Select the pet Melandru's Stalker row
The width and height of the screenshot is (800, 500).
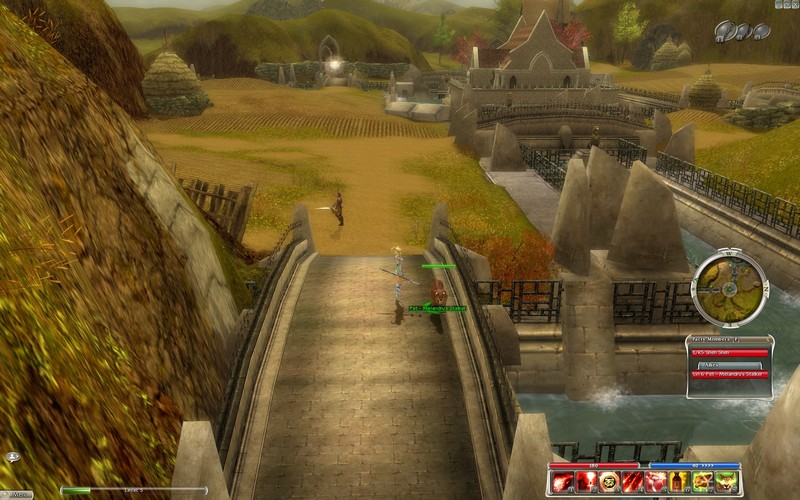pos(728,374)
